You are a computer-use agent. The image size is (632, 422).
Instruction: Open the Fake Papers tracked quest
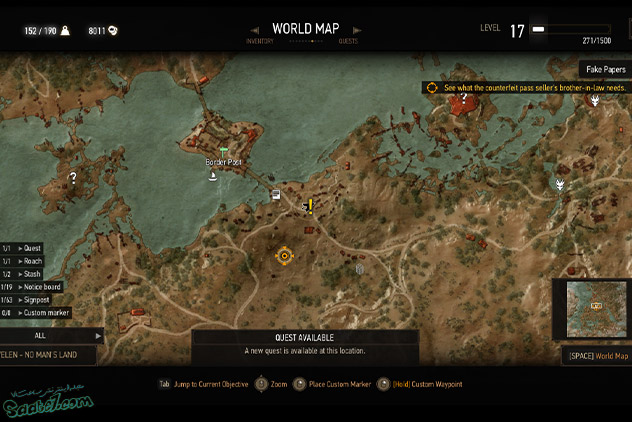[603, 69]
